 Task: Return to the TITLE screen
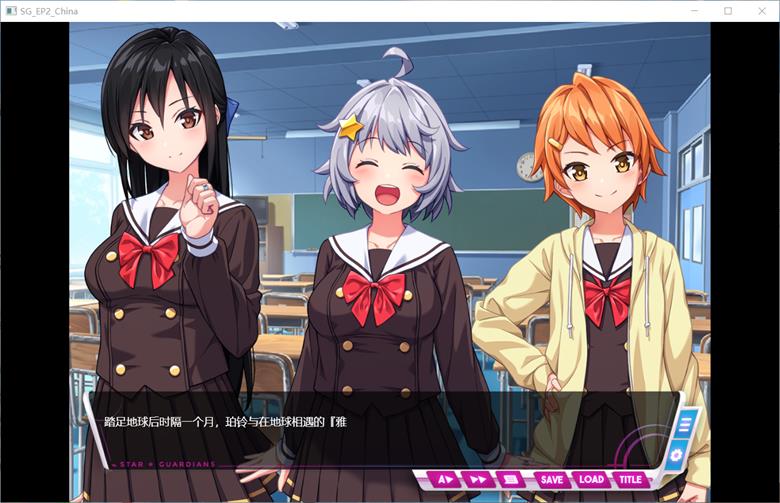click(630, 480)
